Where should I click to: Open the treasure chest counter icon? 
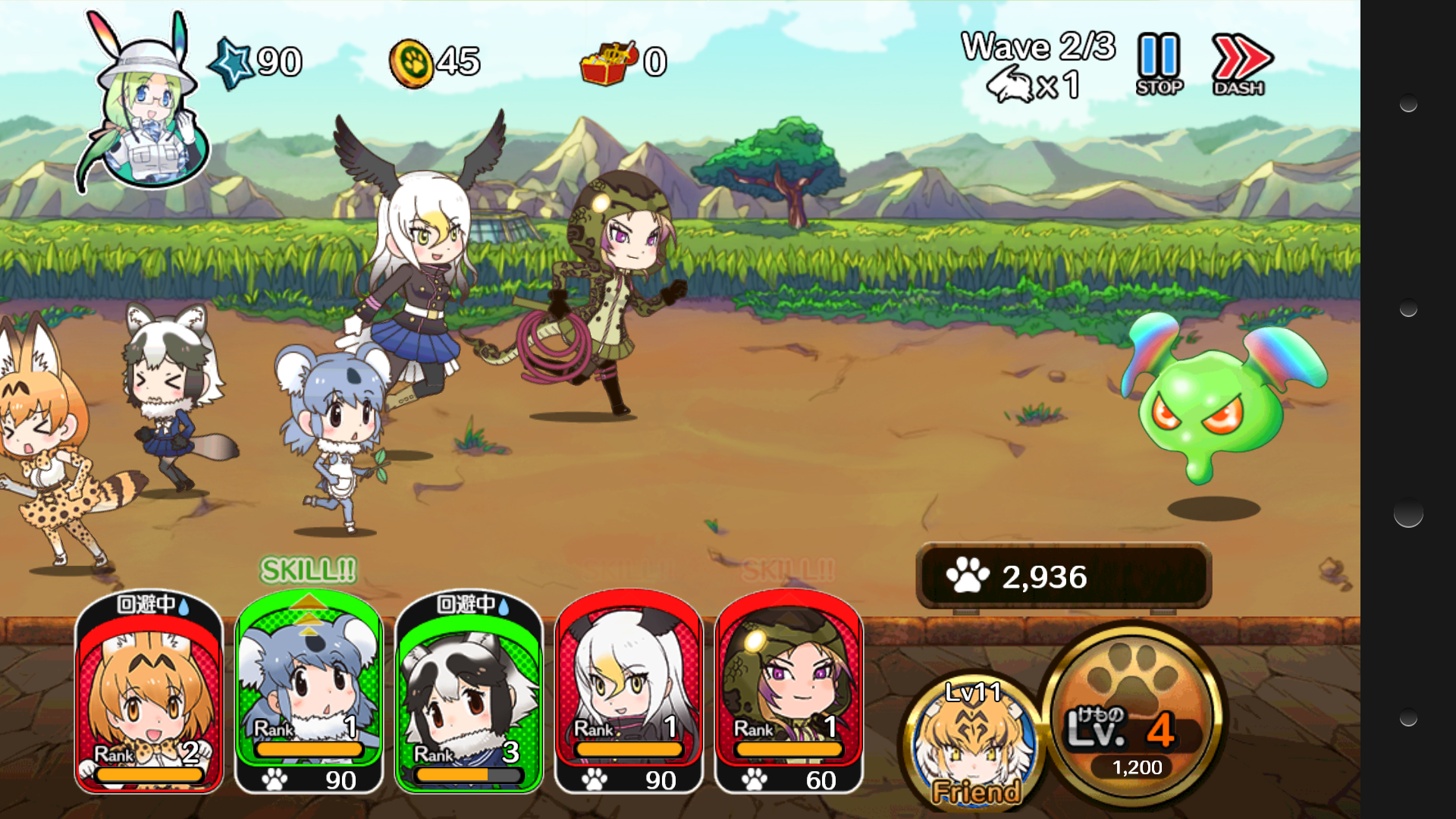(x=607, y=62)
